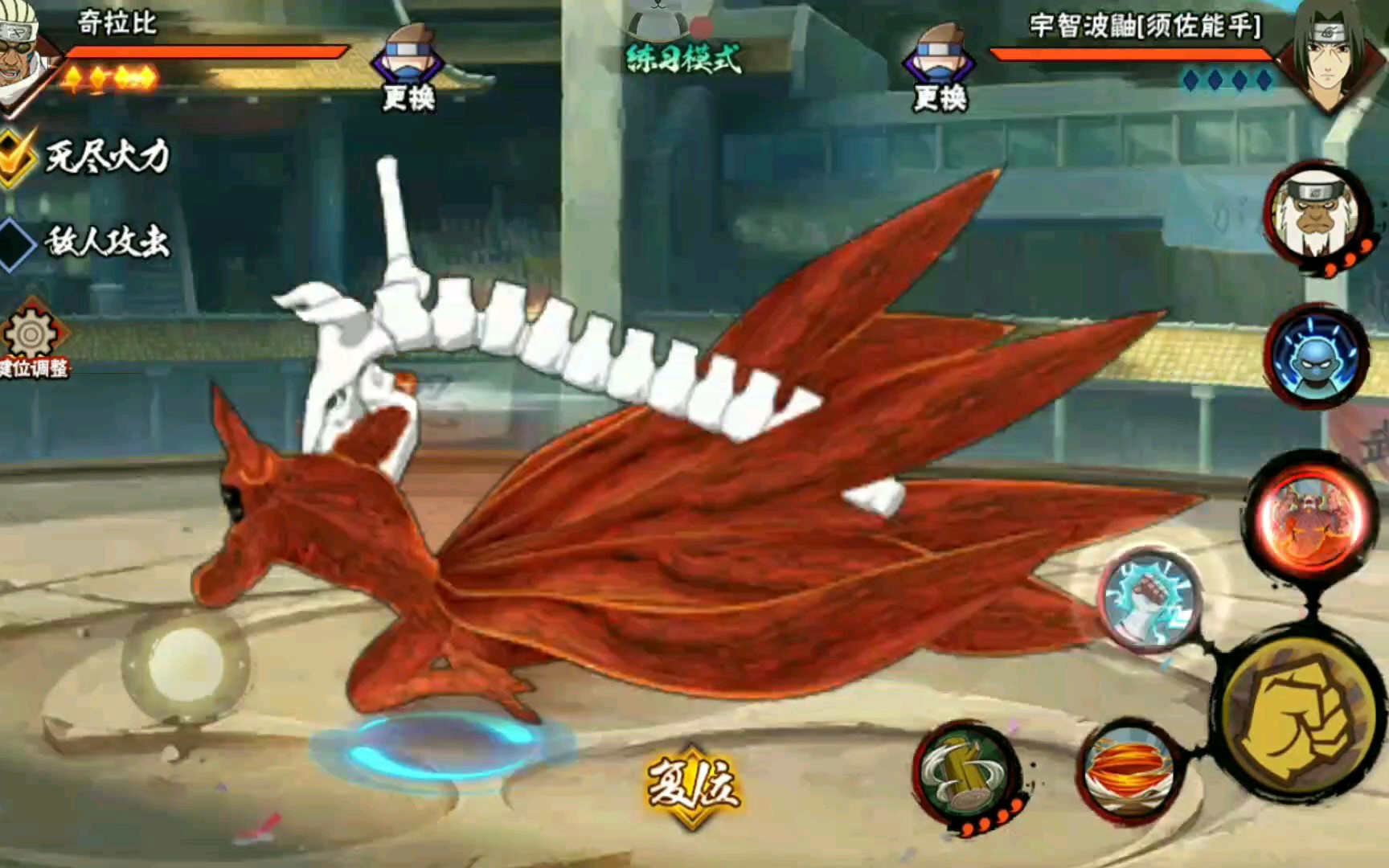Screen dimensions: 1389x868
Task: Activate the blue creature summon icon
Action: click(1315, 355)
